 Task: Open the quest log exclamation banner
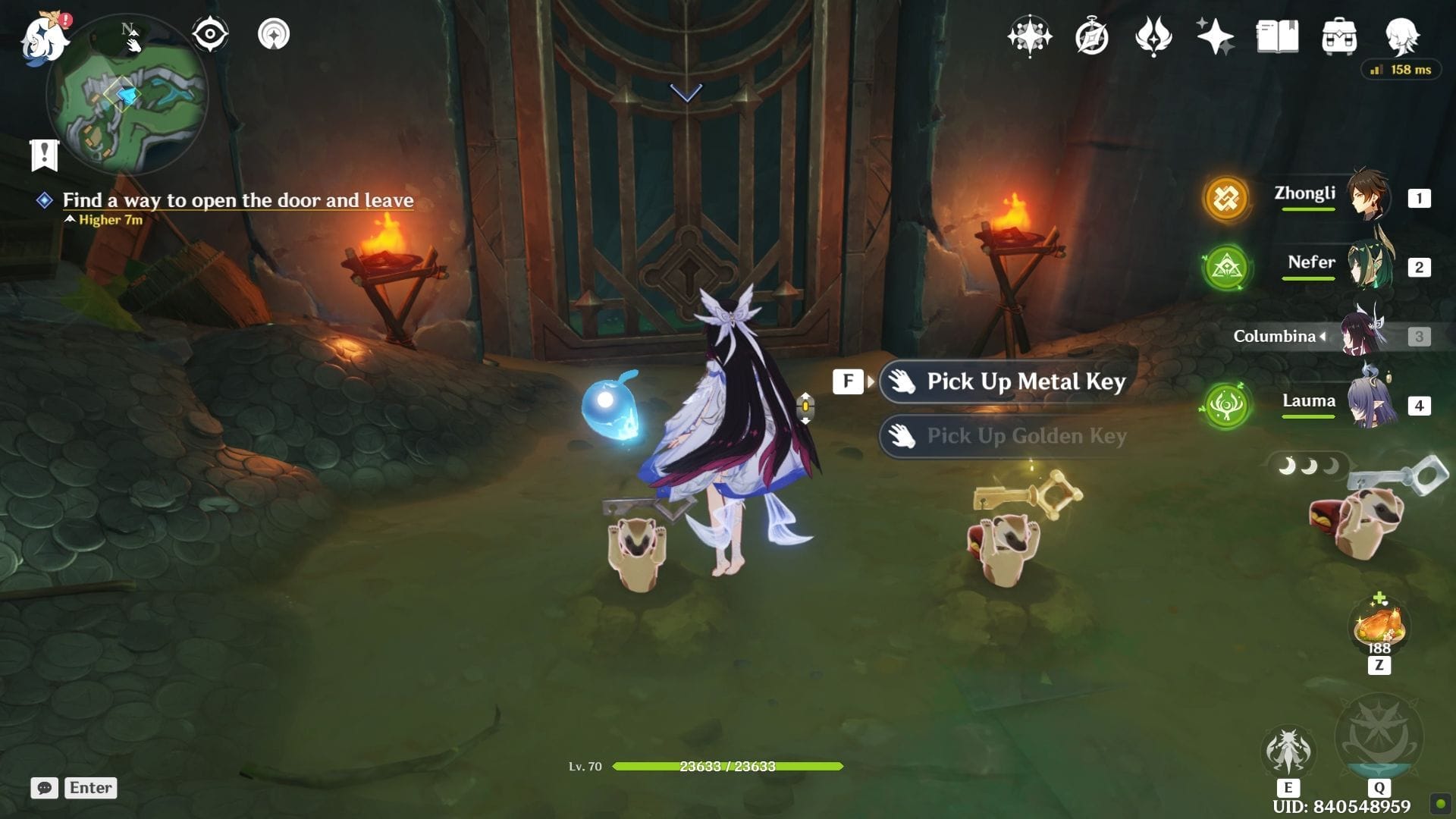45,155
